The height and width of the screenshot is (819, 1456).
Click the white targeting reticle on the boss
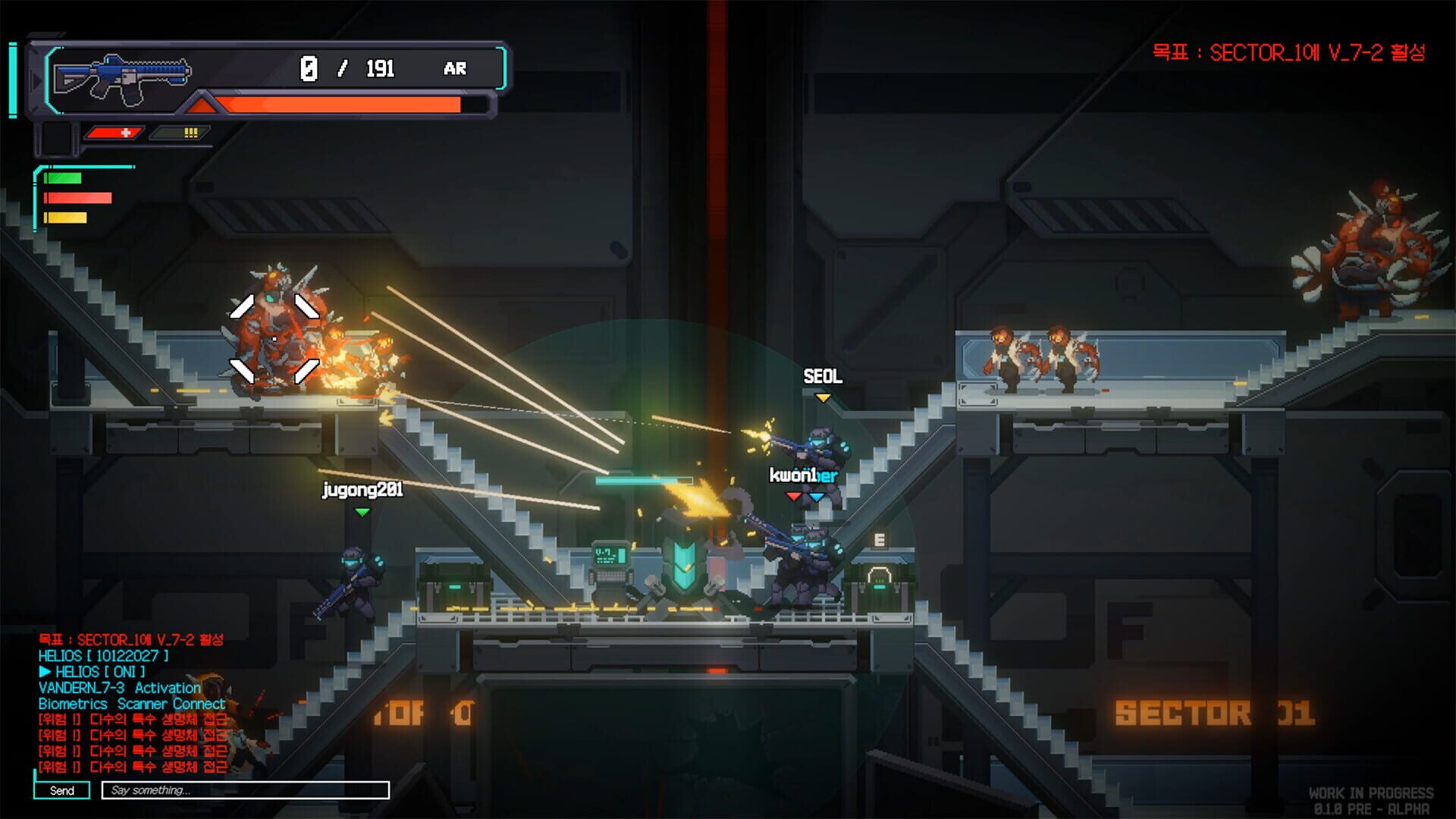pos(275,338)
